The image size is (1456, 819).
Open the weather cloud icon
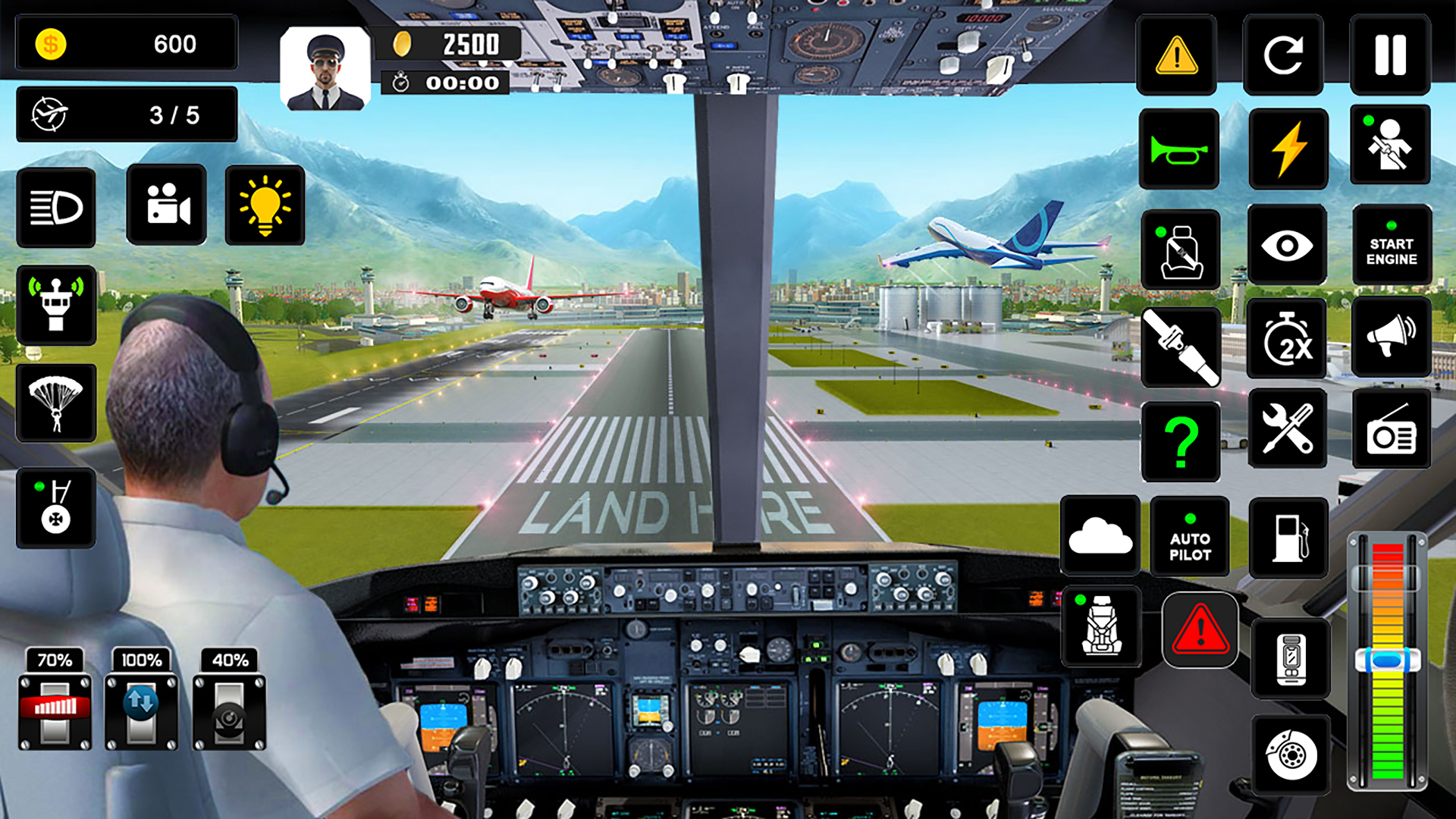(x=1100, y=536)
